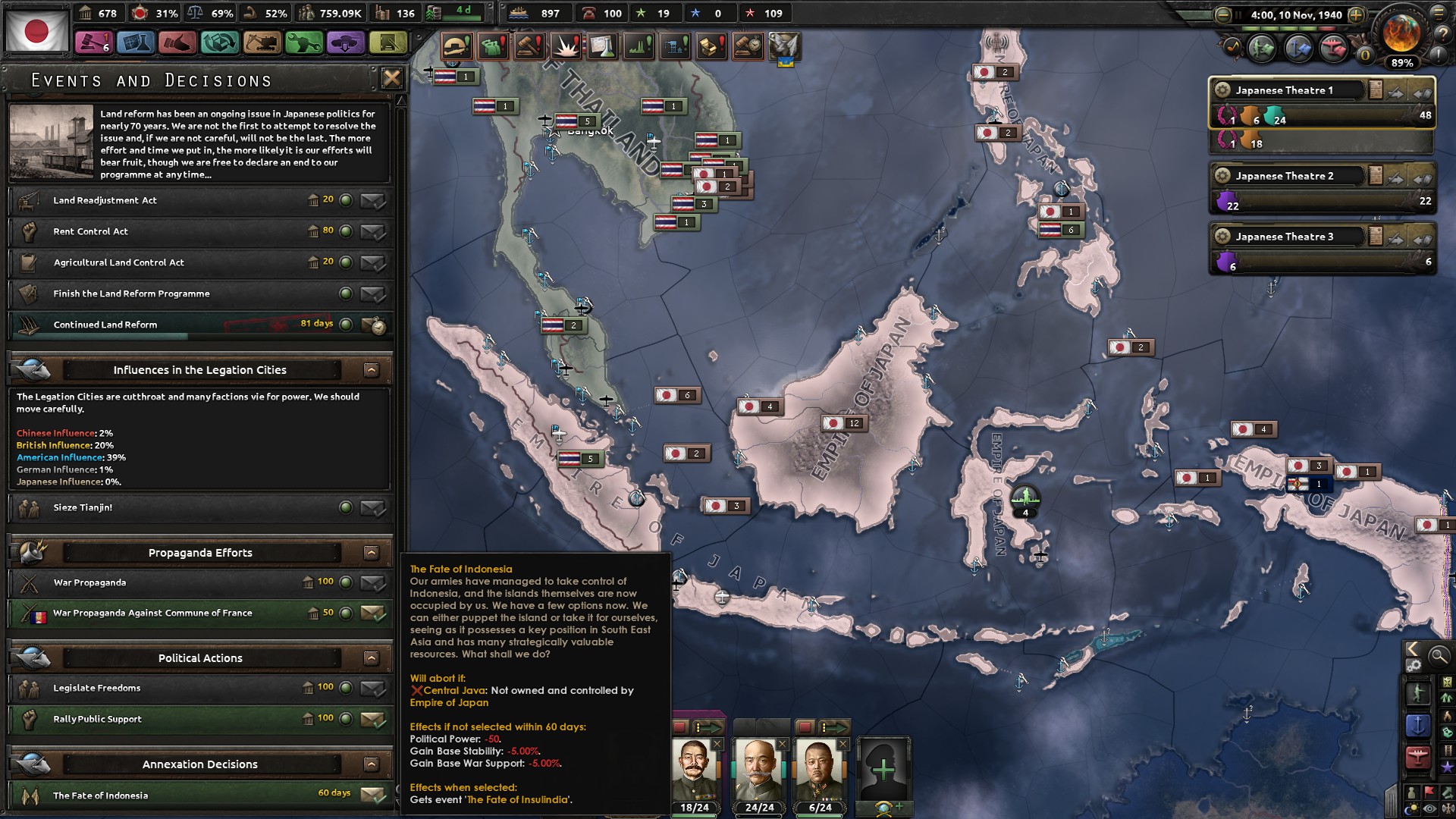This screenshot has height=819, width=1456.
Task: Open Diplomacy via the thumbs-up icon
Action: (x=177, y=43)
